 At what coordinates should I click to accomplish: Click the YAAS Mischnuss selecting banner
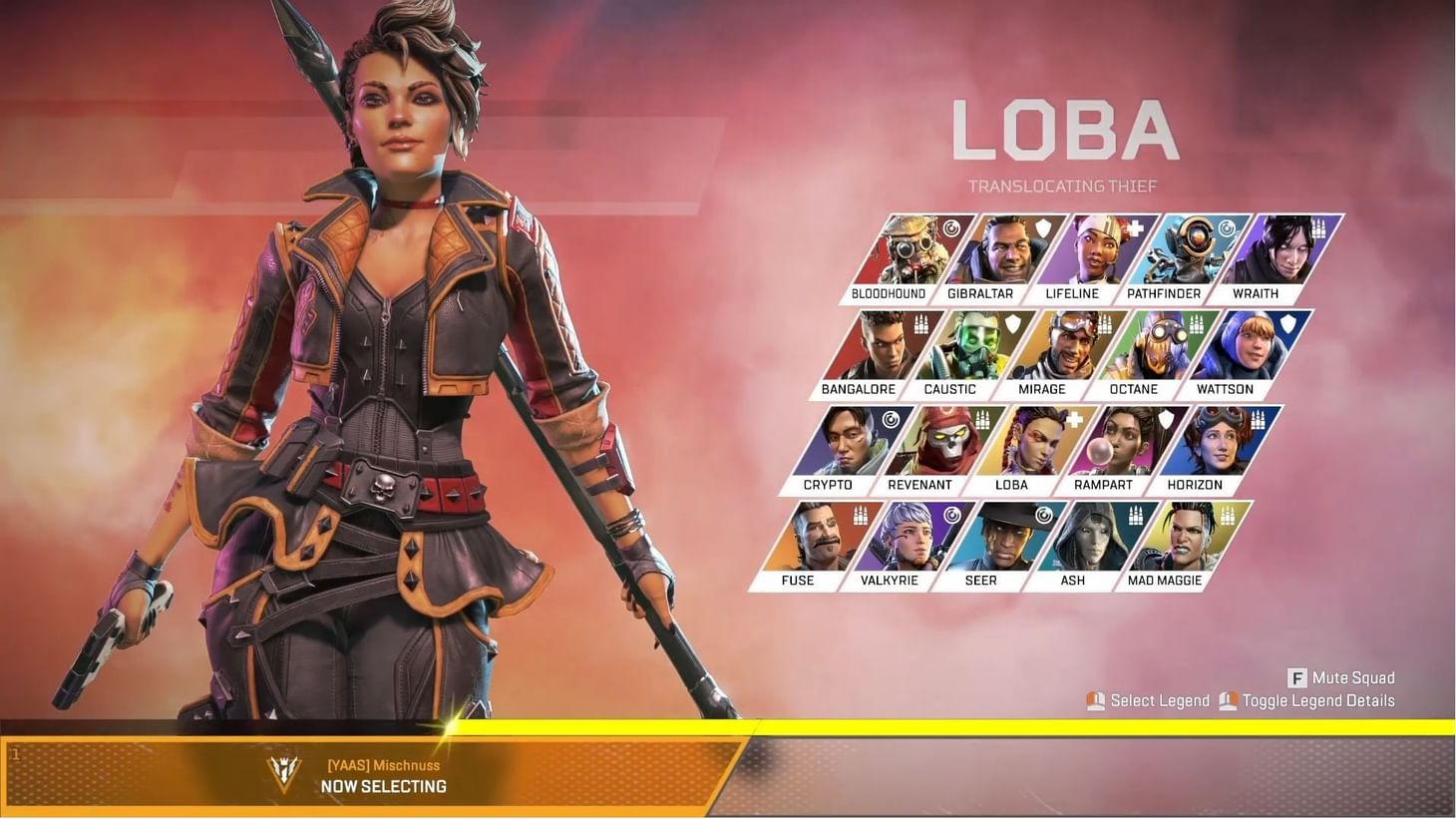[385, 775]
